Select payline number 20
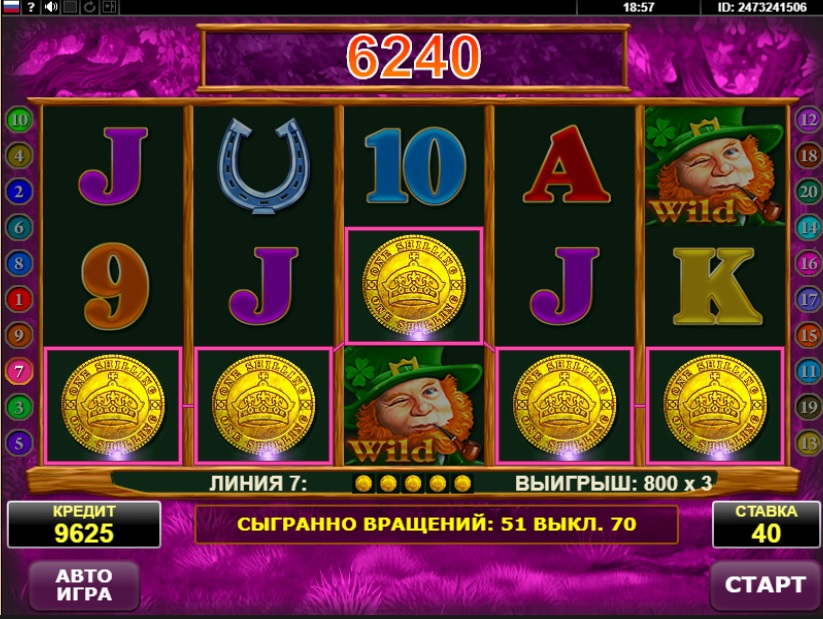This screenshot has width=823, height=619. [x=807, y=192]
